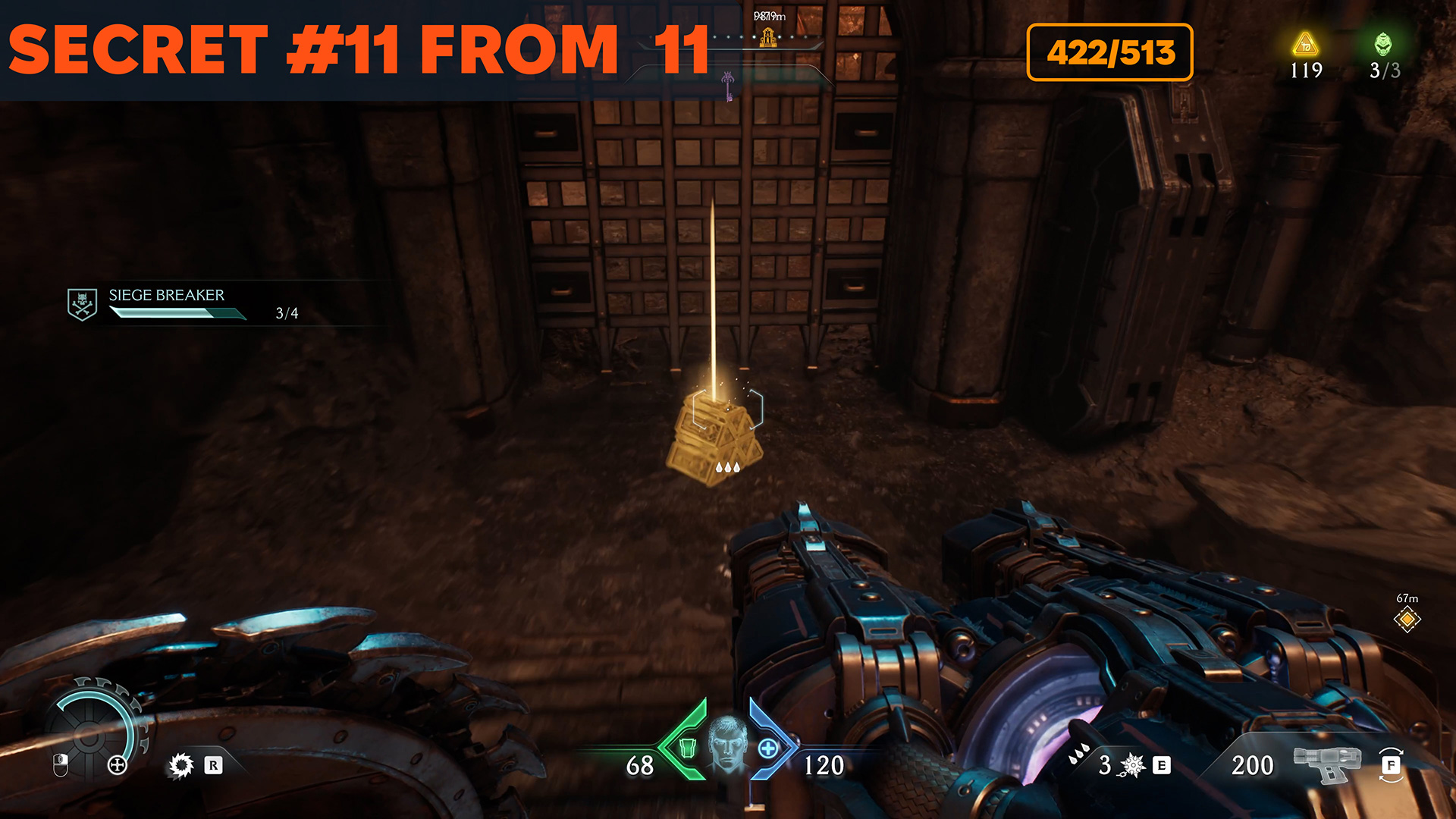Select the Slayer face portrait
1456x819 pixels.
pyautogui.click(x=727, y=744)
